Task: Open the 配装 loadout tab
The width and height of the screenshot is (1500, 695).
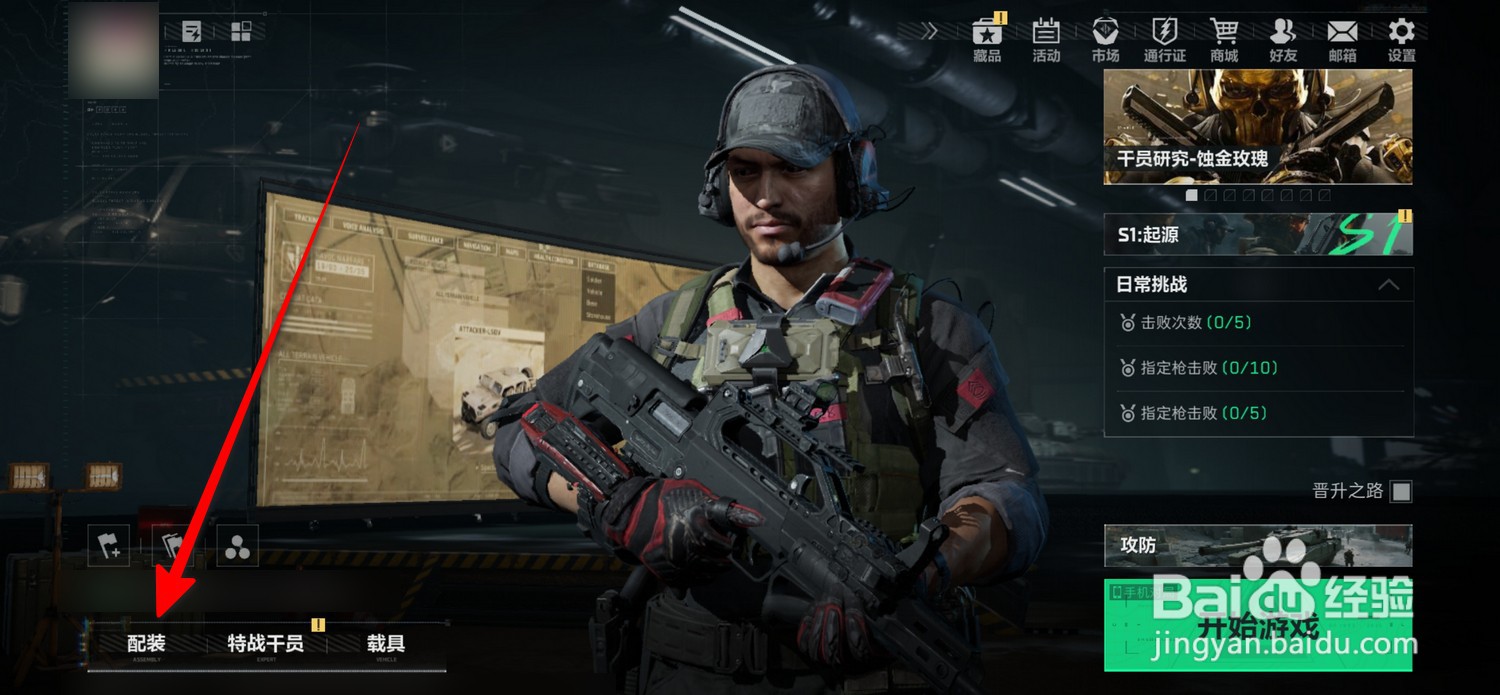Action: (146, 643)
